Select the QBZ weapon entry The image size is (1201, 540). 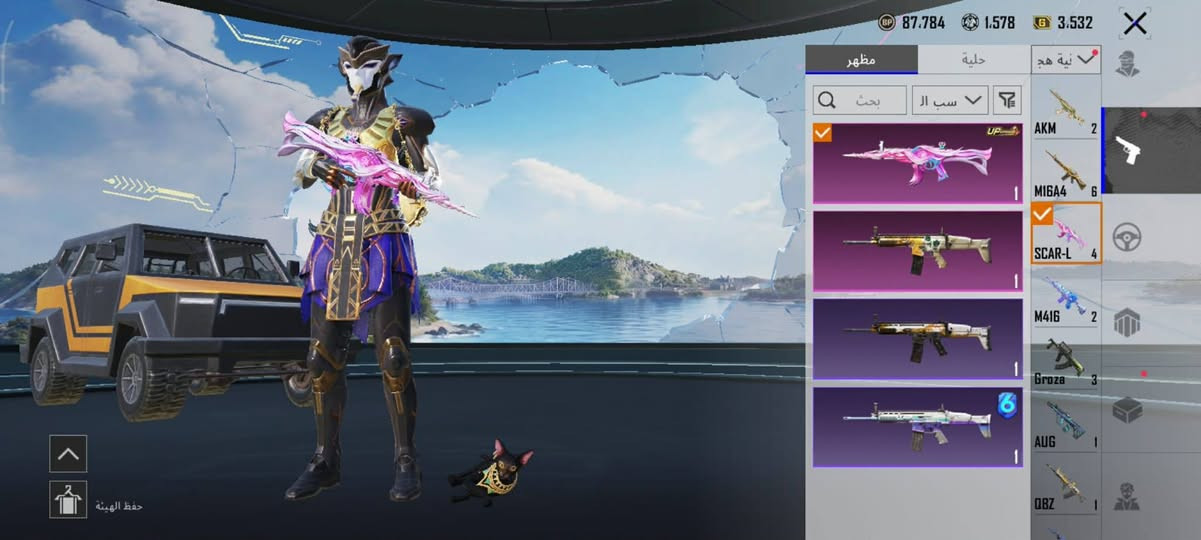click(1065, 487)
